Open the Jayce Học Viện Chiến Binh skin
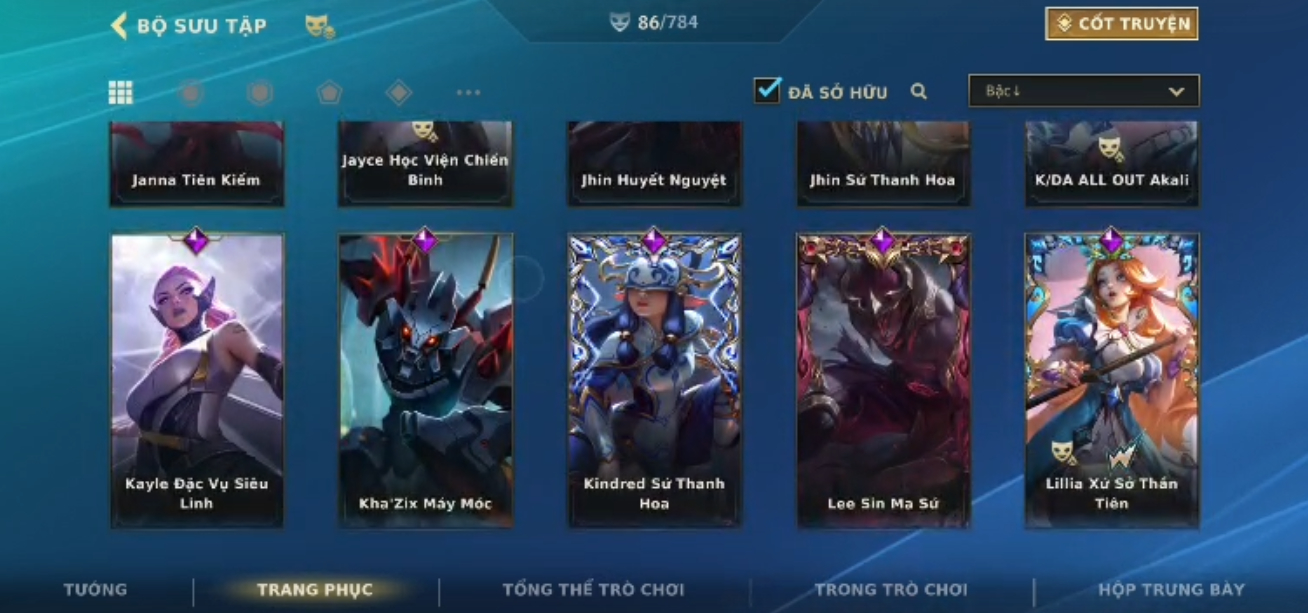1308x613 pixels. tap(426, 165)
